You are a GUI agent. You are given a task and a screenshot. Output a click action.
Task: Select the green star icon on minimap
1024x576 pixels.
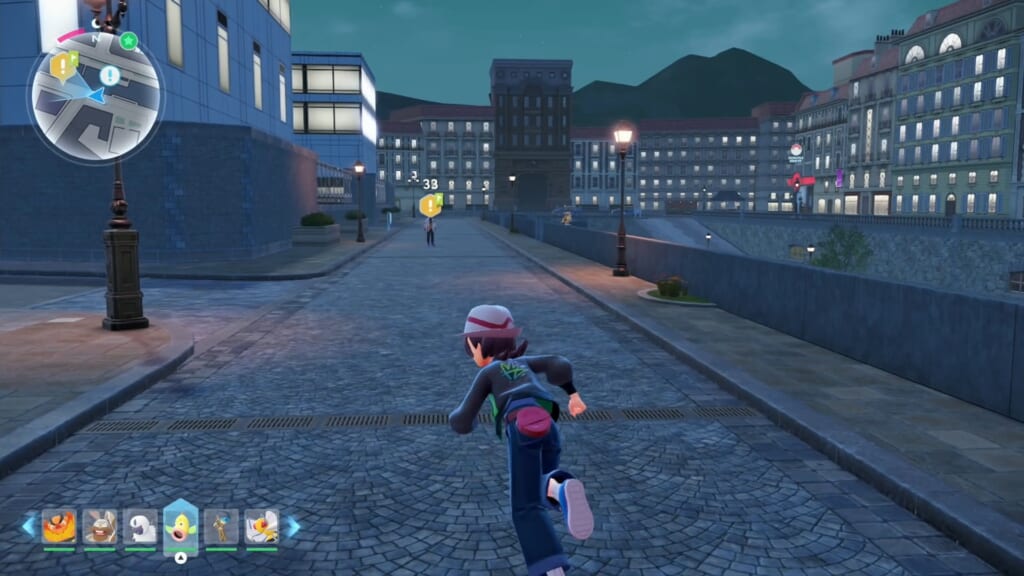tap(129, 41)
